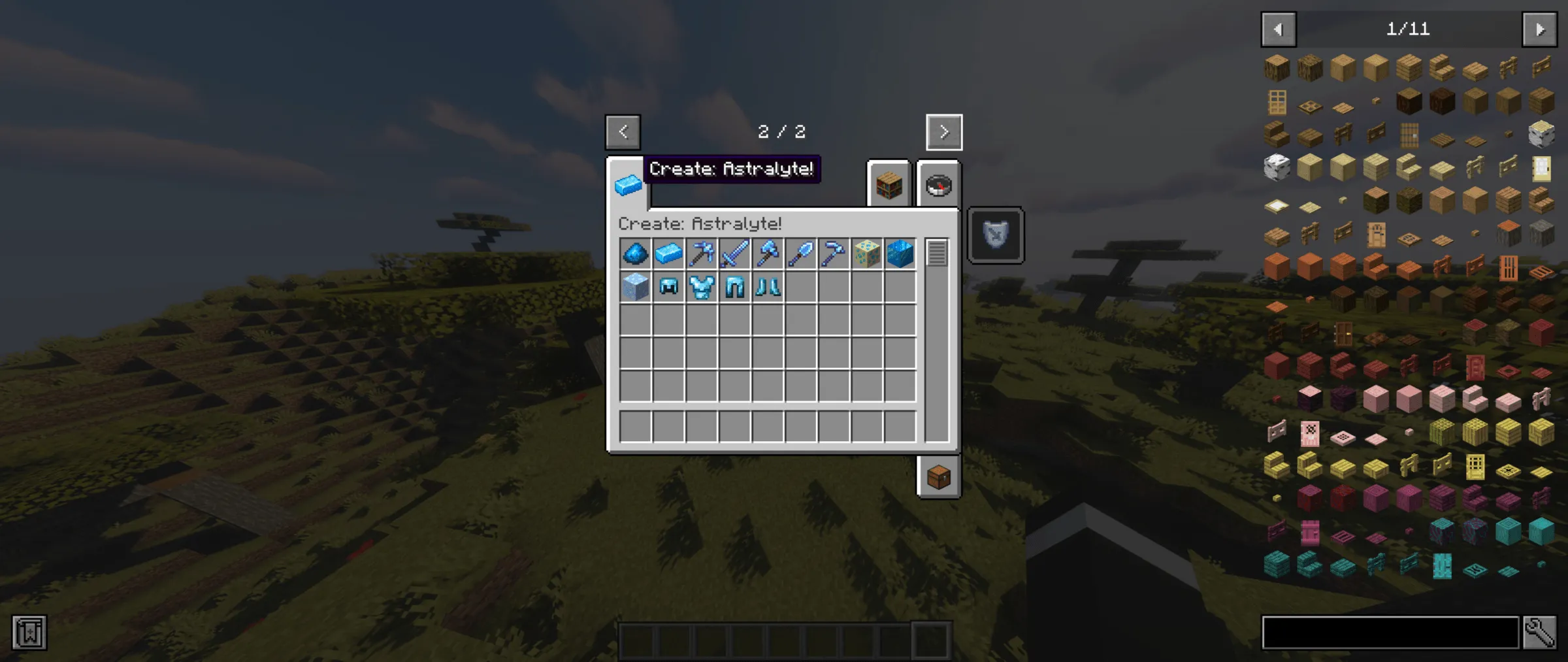Select the Astralyte Chestplate

pyautogui.click(x=702, y=288)
